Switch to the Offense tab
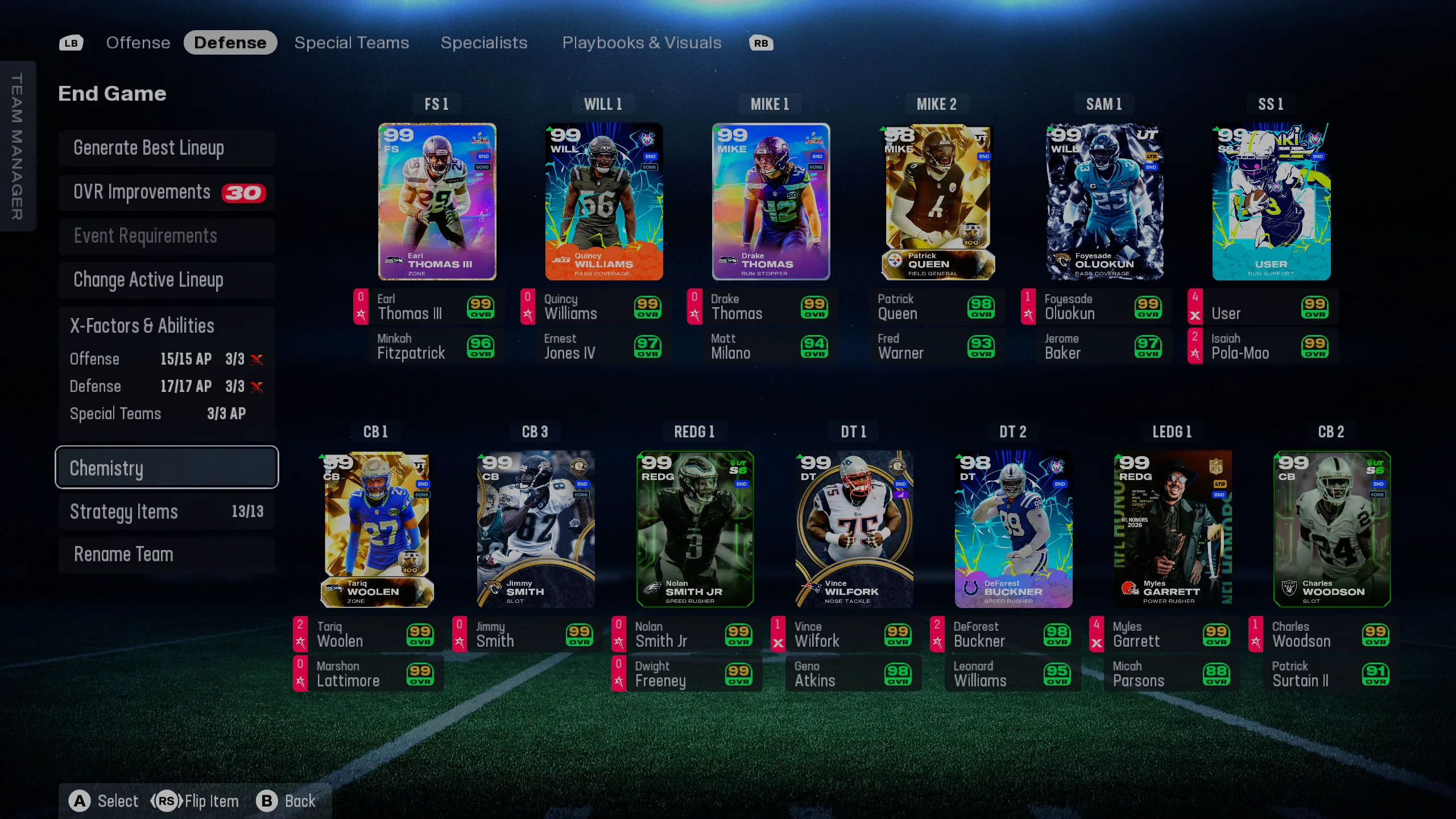The height and width of the screenshot is (819, 1456). pyautogui.click(x=138, y=43)
